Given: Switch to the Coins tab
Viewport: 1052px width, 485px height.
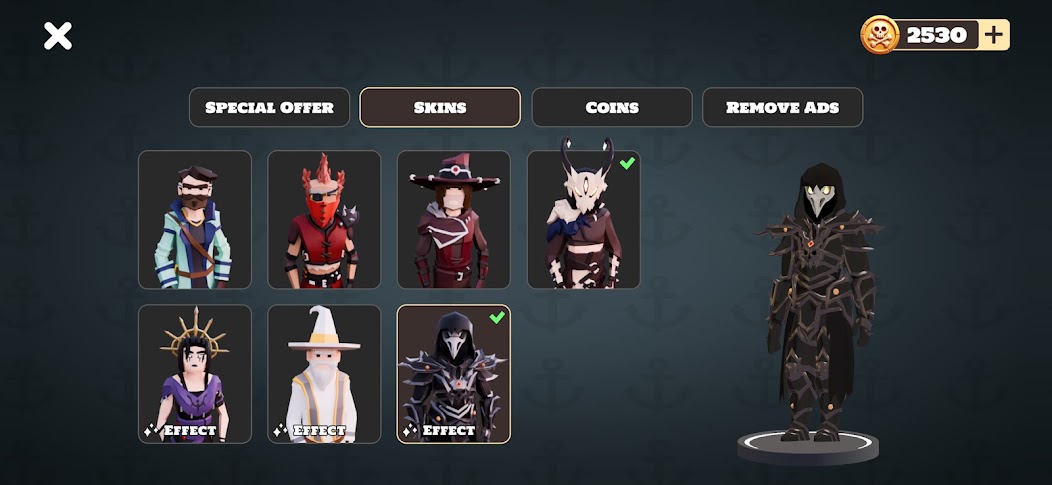Looking at the screenshot, I should [x=612, y=108].
